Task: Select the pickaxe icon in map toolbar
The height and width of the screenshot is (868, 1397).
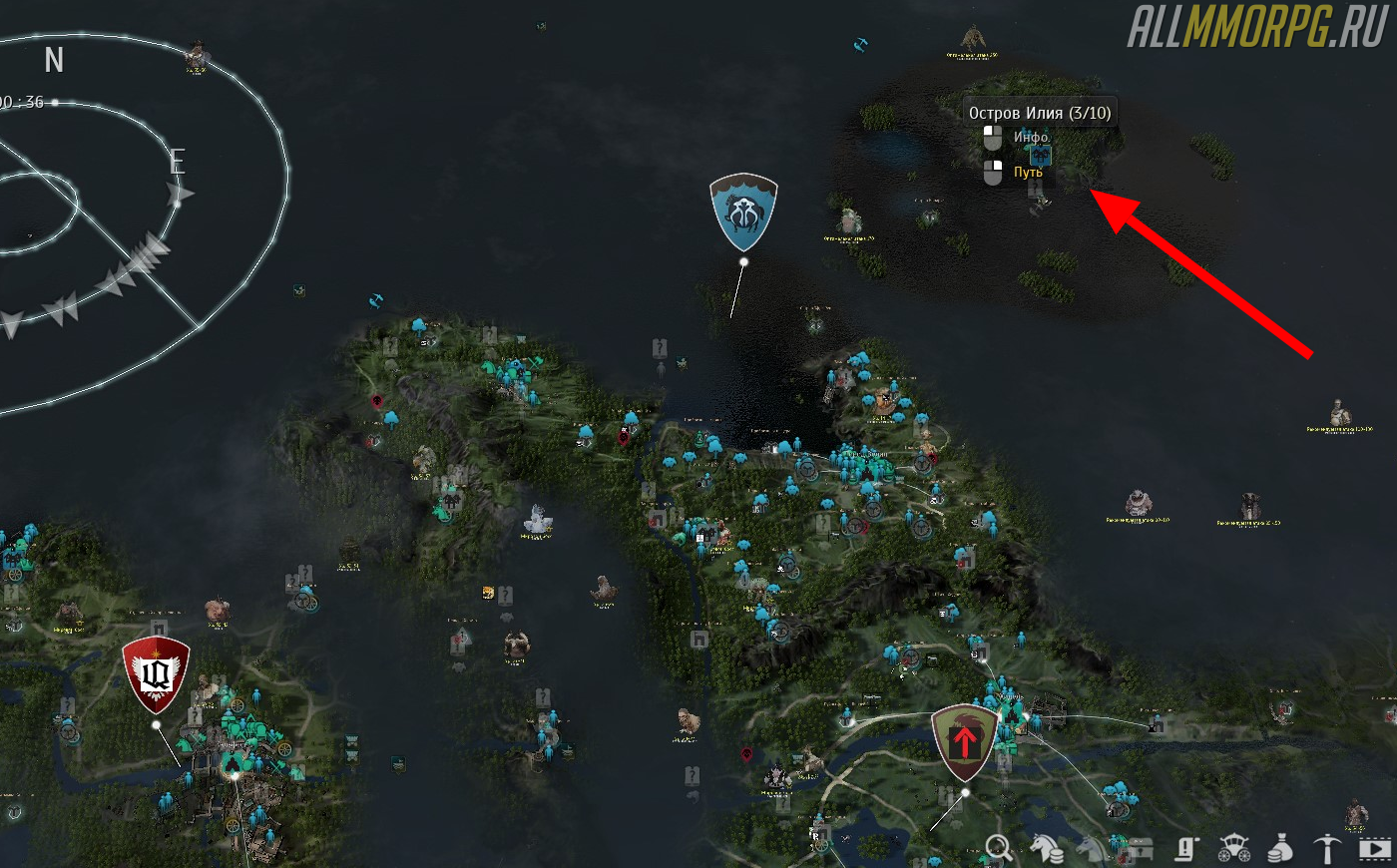Action: [x=1327, y=849]
